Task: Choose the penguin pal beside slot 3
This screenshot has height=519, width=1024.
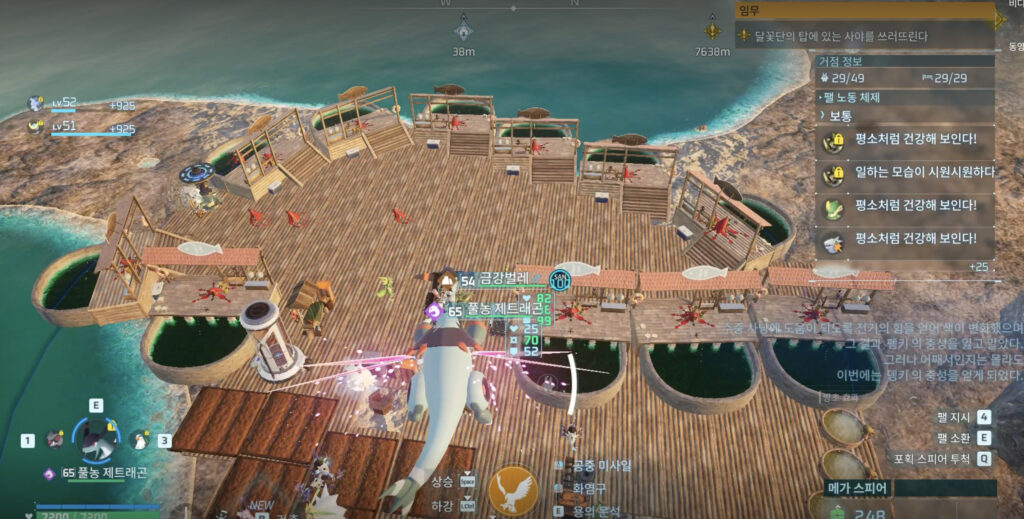Action: [x=139, y=440]
